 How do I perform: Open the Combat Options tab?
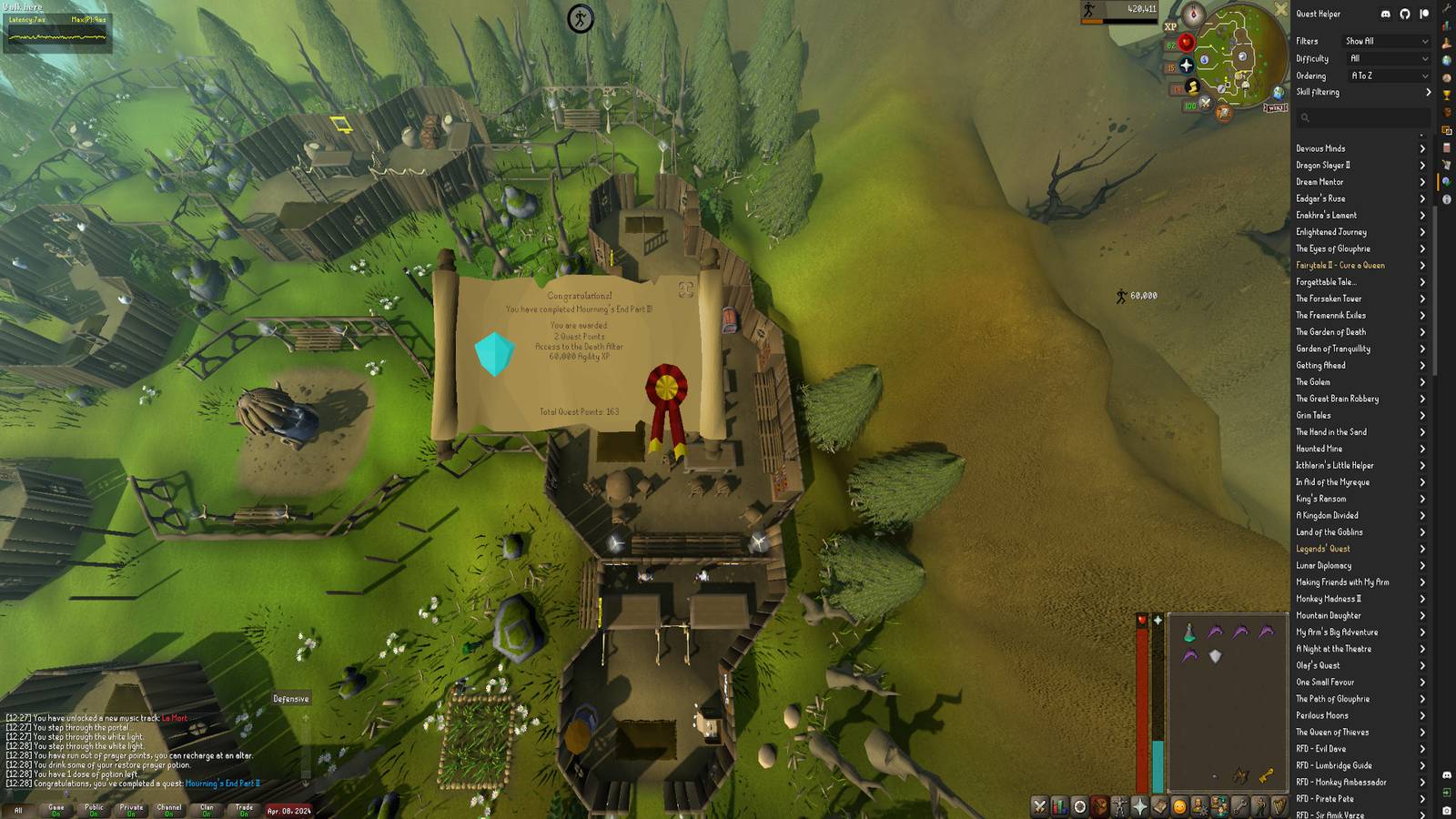pos(1039,806)
